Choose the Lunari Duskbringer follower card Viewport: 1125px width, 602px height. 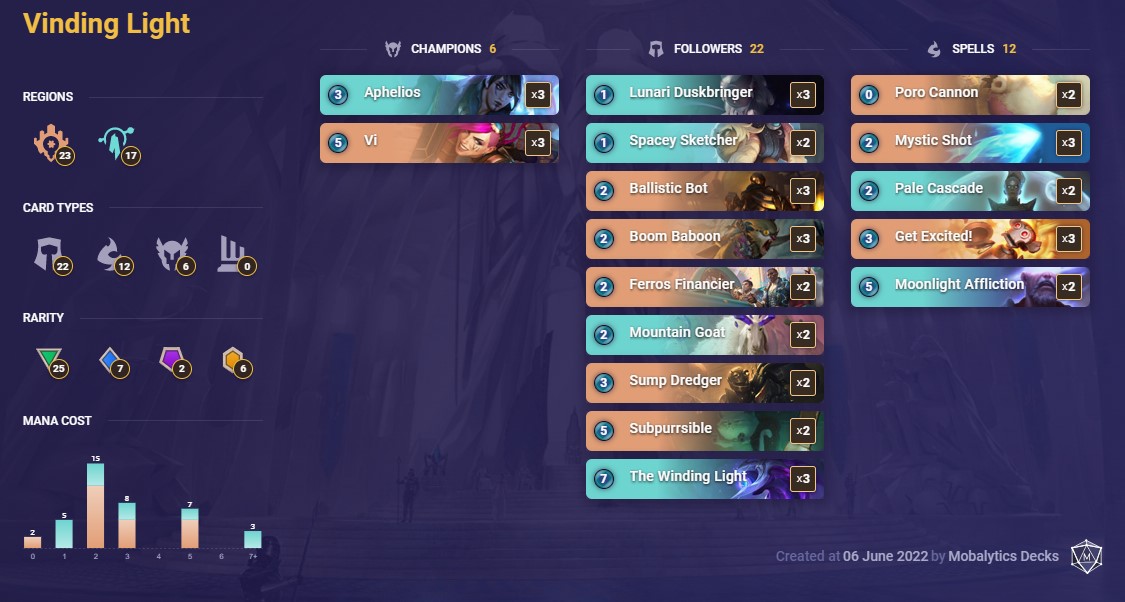pos(704,95)
